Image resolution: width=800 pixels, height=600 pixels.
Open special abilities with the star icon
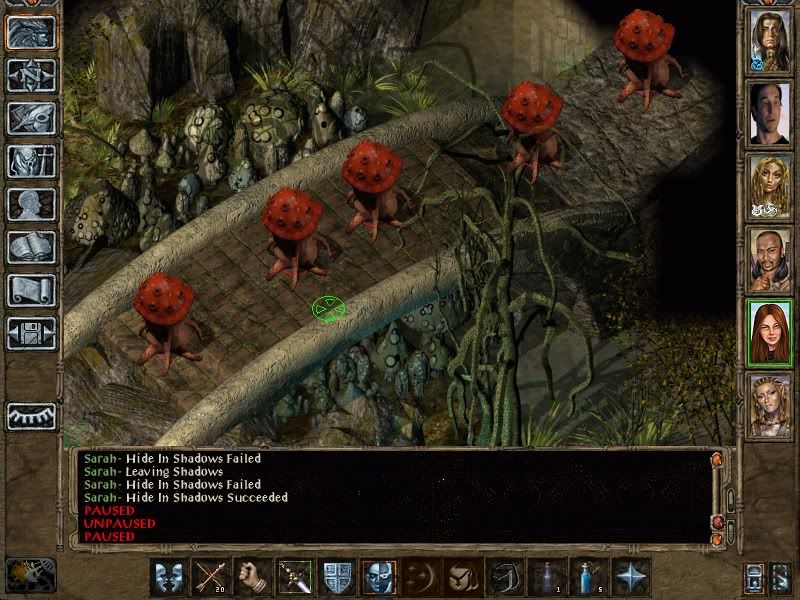tap(630, 577)
